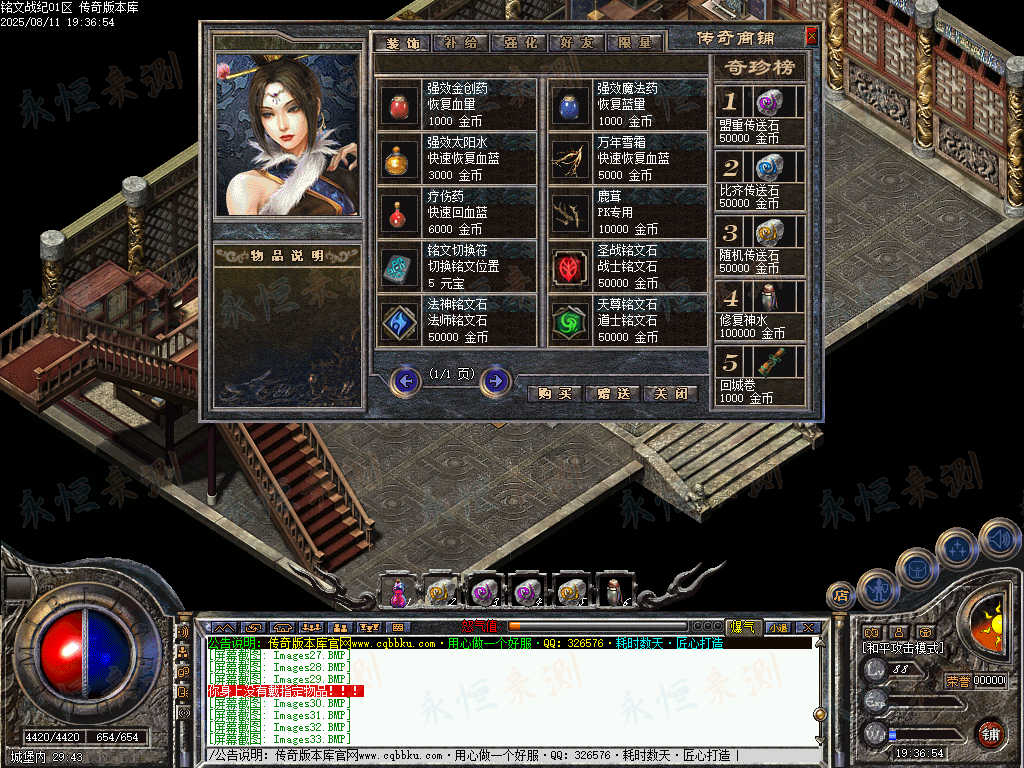
Task: Close the shop with the red X
Action: point(811,36)
